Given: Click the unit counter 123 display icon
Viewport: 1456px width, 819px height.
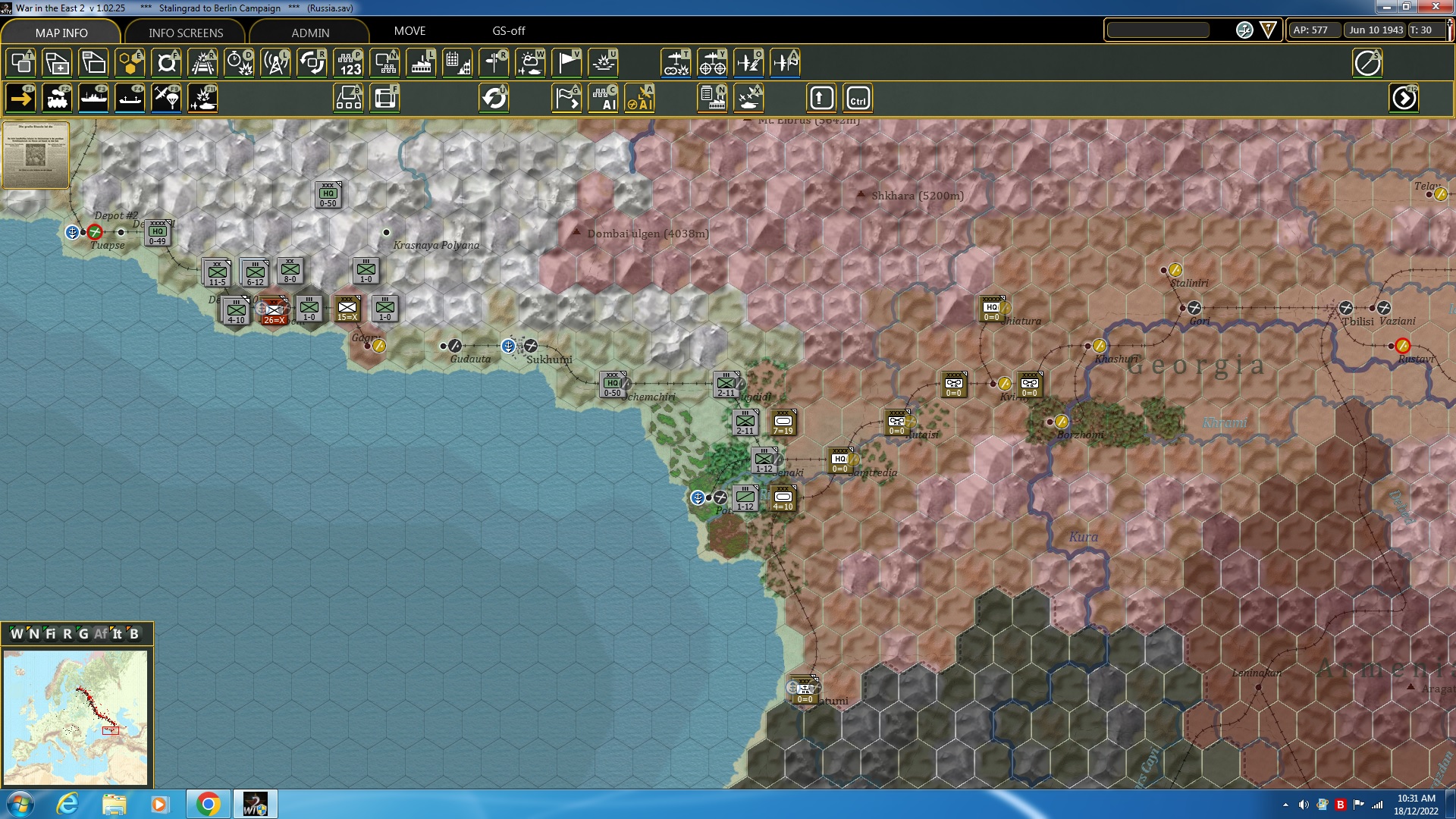Looking at the screenshot, I should (x=348, y=64).
